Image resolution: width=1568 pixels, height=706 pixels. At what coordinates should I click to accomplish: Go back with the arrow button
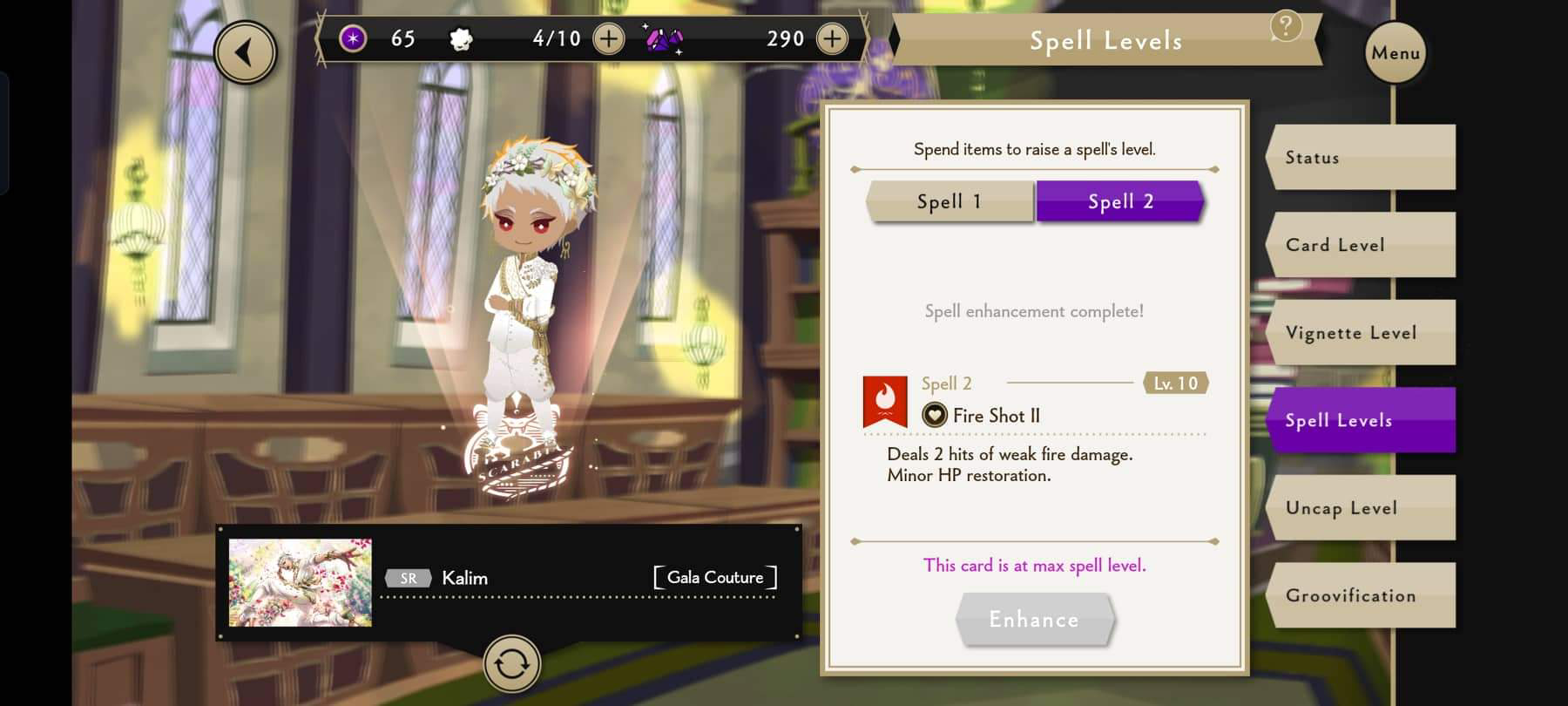click(x=246, y=53)
